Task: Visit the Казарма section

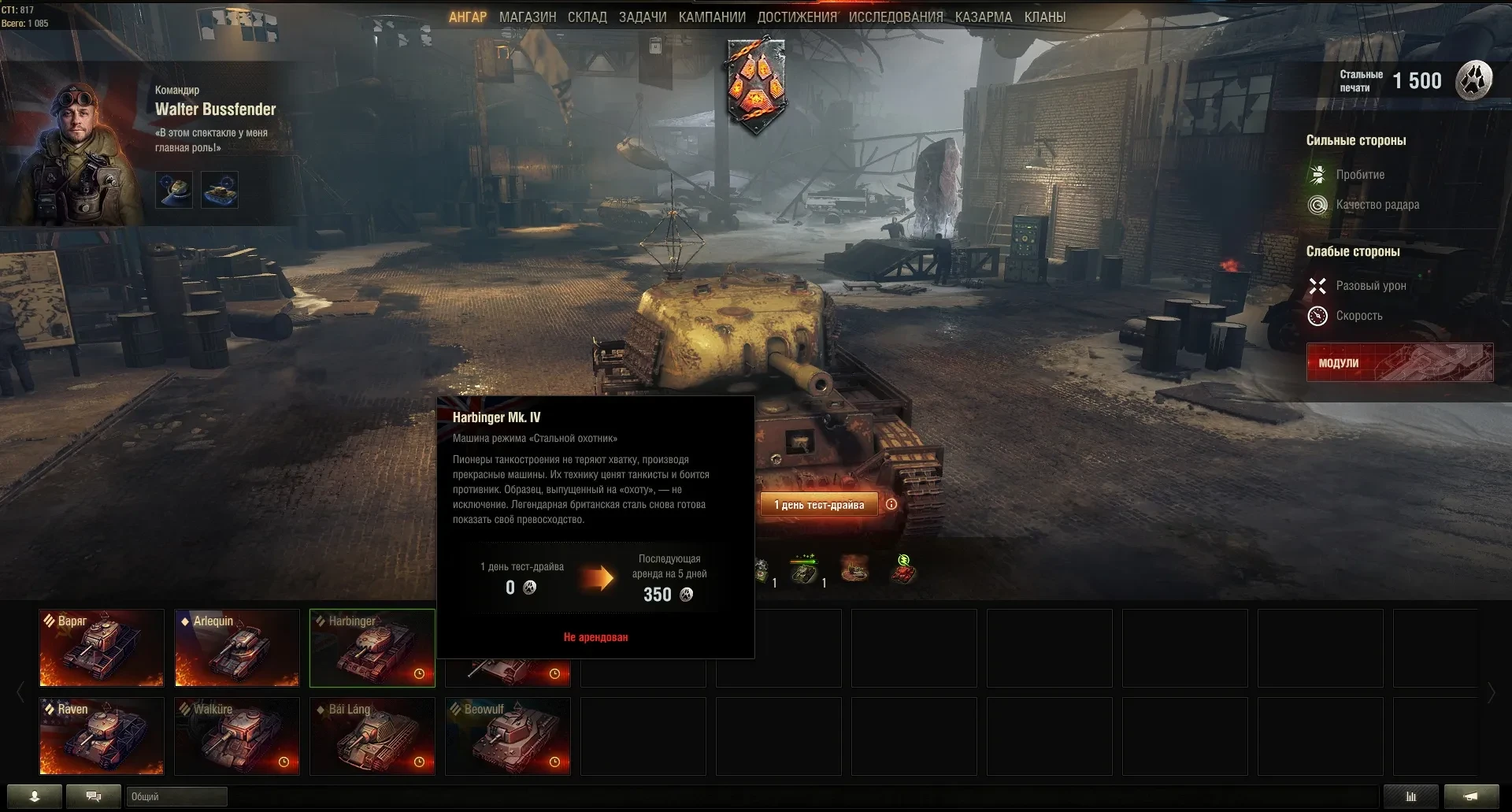Action: pos(984,17)
